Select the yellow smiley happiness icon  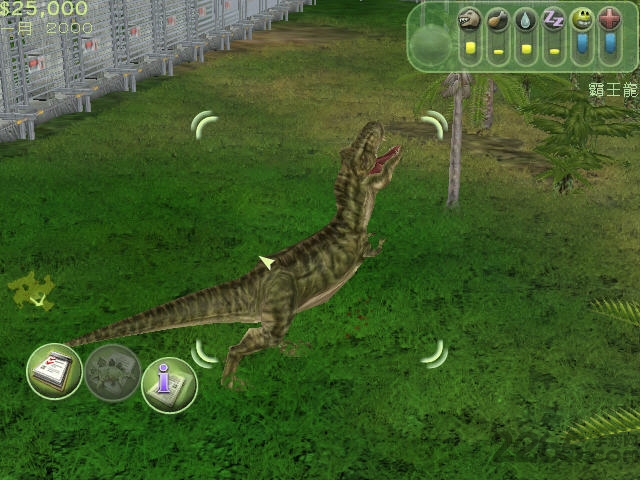click(582, 19)
